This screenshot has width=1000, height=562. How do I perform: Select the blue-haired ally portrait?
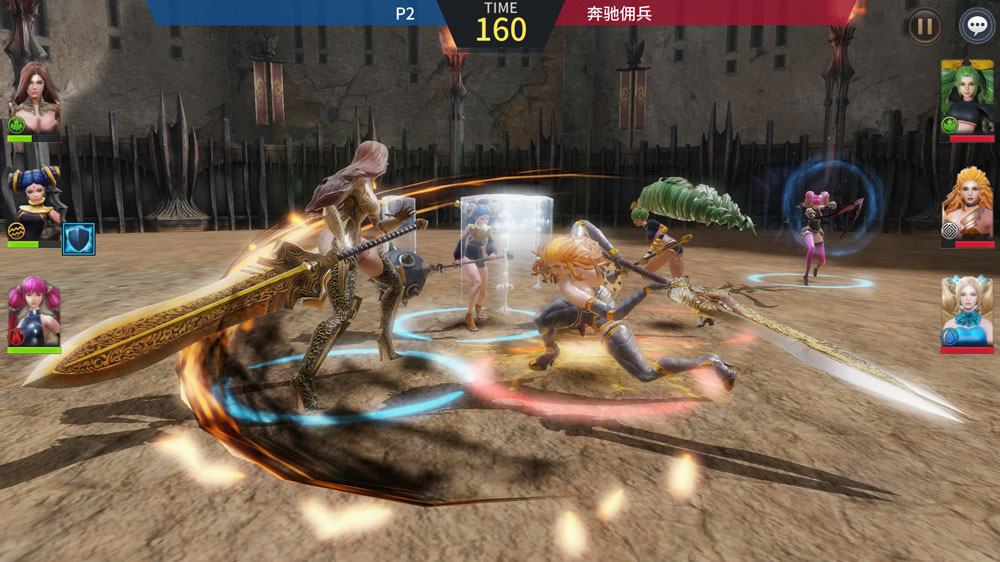pos(34,205)
